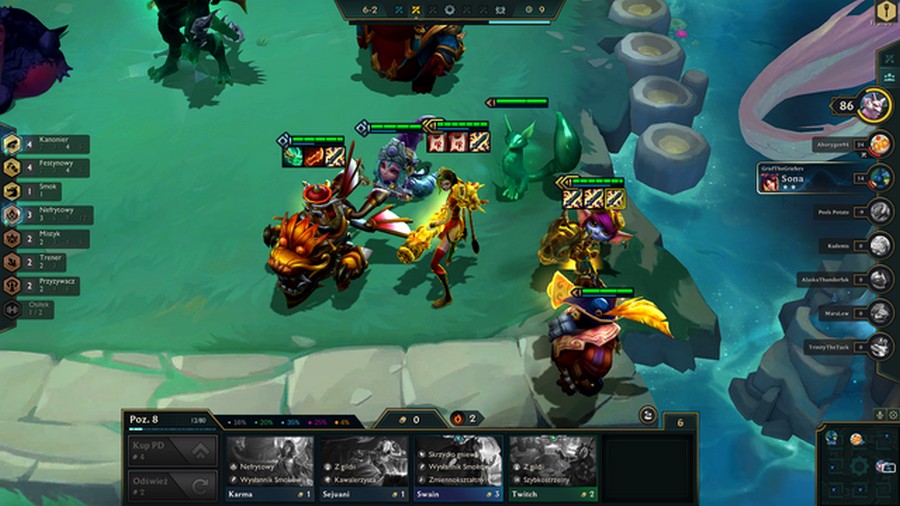Click the minimap in the corner

tap(858, 464)
